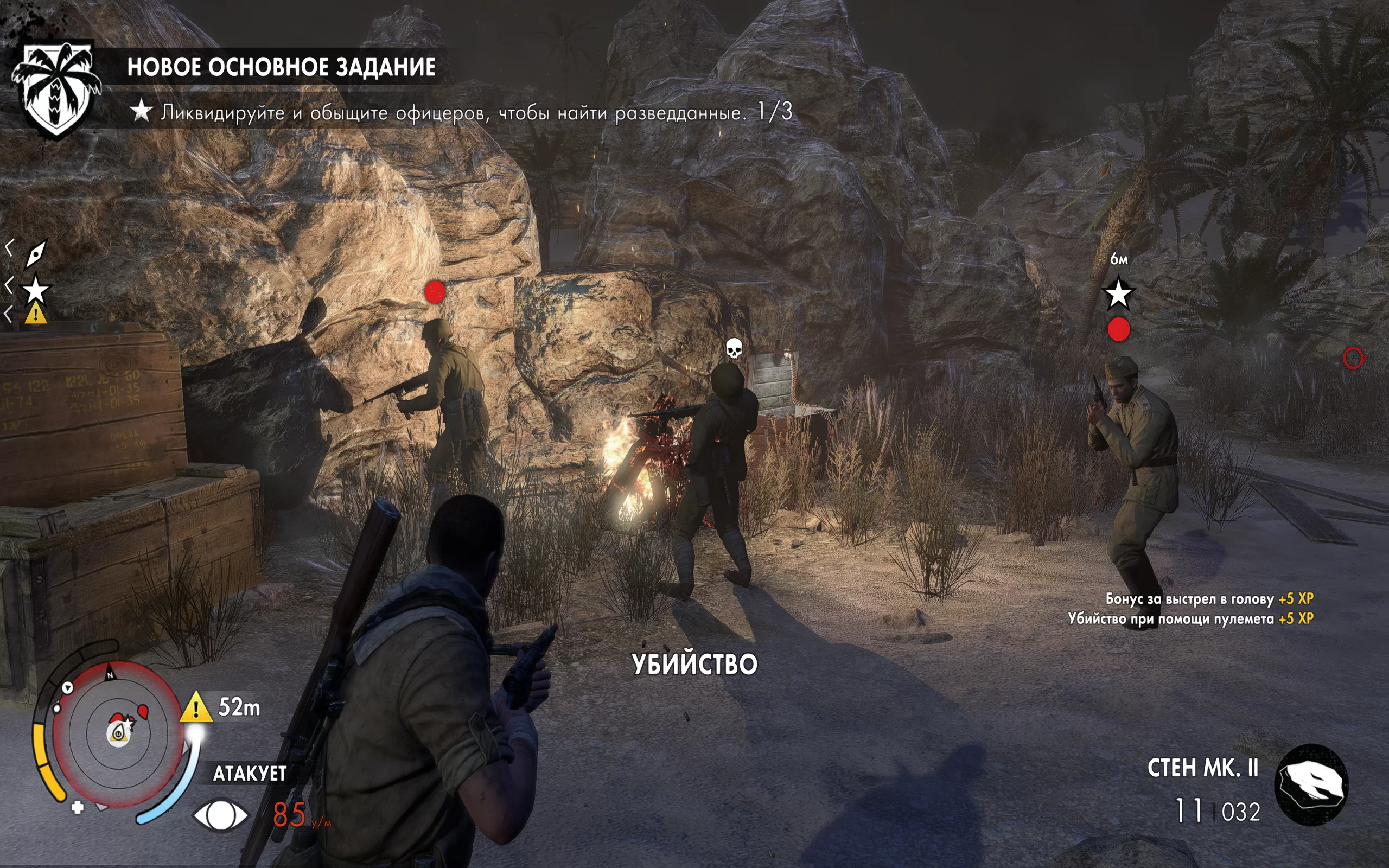The image size is (1389, 868).
Task: Select the officer intel objective text
Action: point(476,112)
